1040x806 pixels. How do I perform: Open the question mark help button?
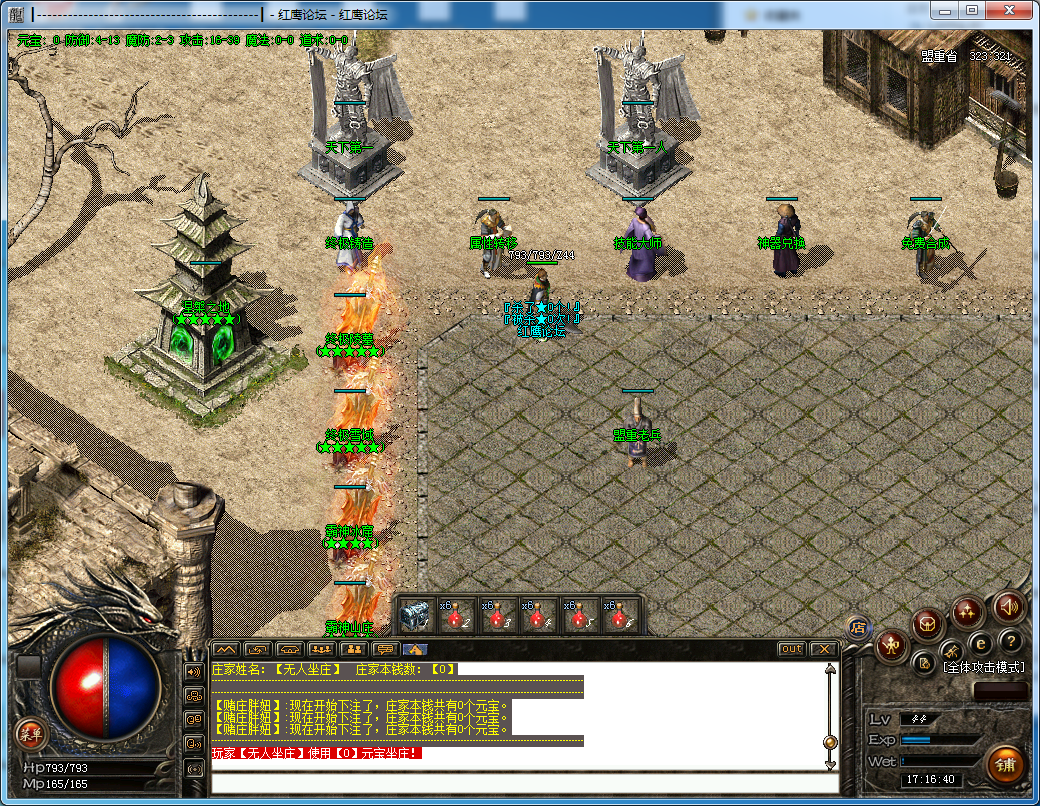[1011, 641]
